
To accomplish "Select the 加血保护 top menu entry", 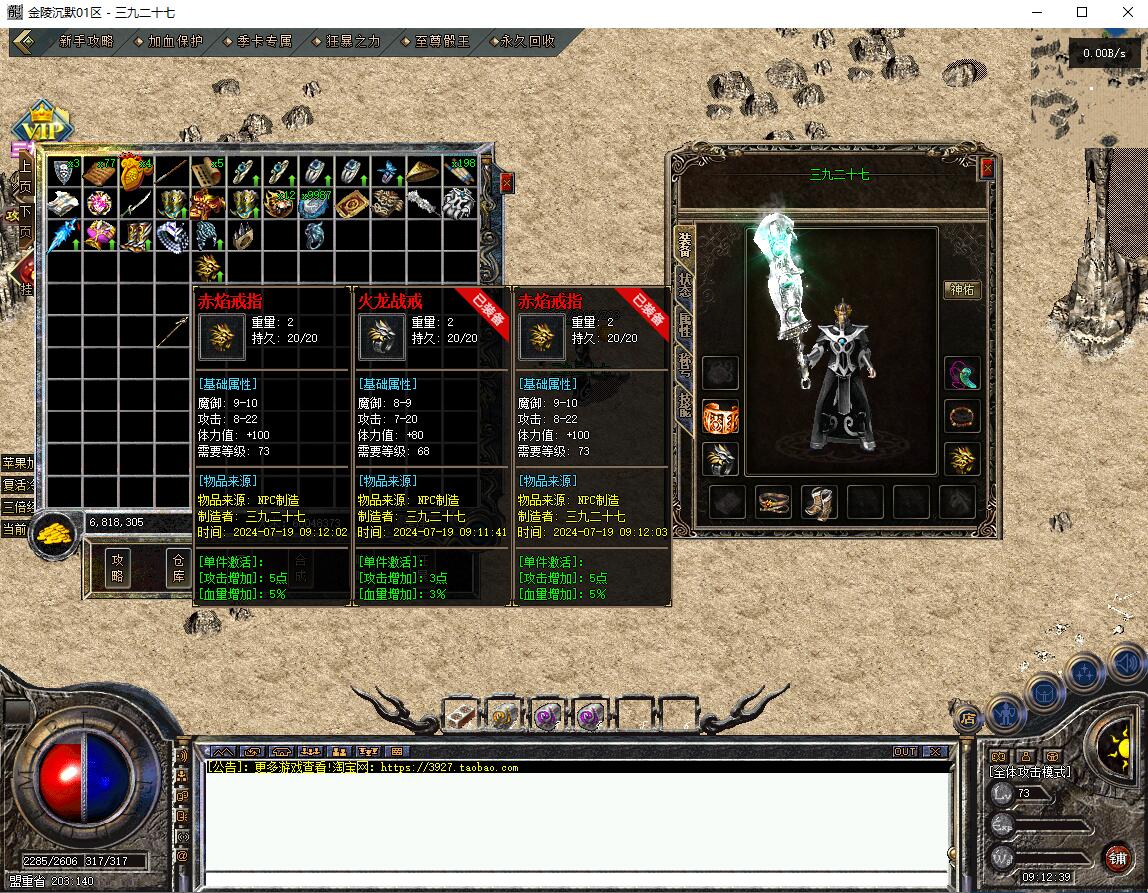I will pos(175,42).
